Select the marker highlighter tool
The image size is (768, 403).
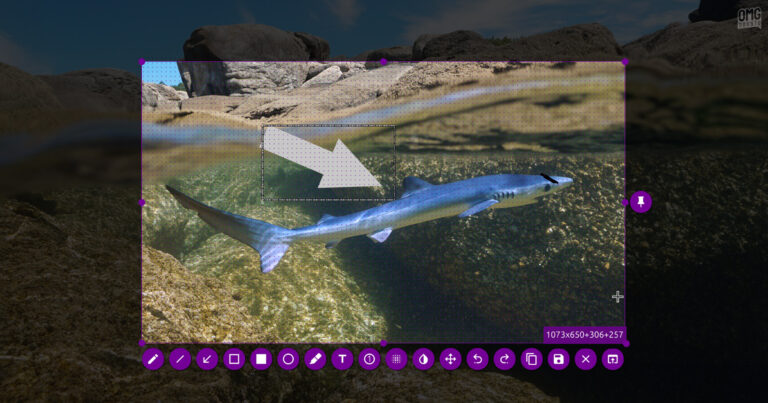pos(316,359)
